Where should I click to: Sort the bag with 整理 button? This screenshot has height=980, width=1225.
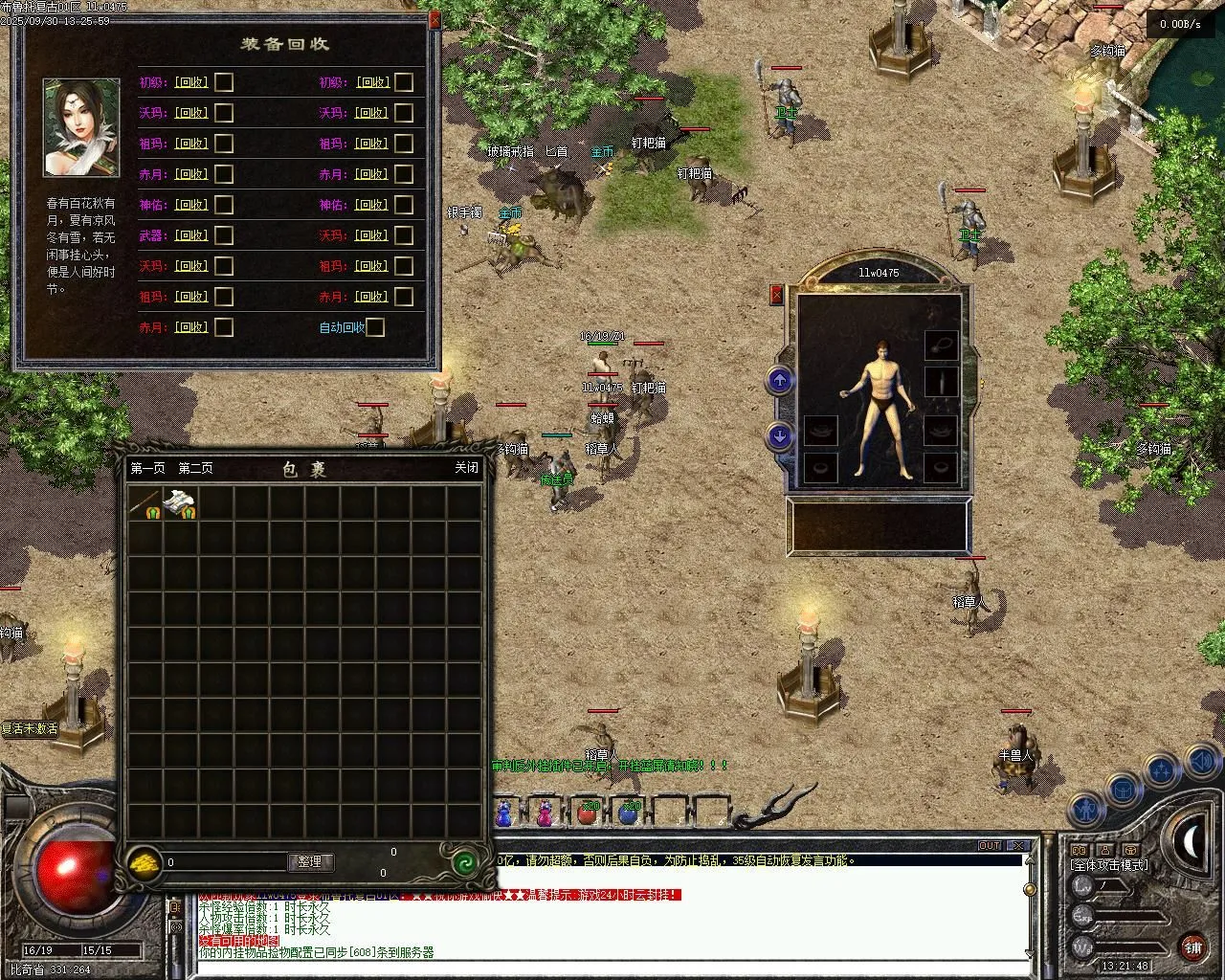310,861
